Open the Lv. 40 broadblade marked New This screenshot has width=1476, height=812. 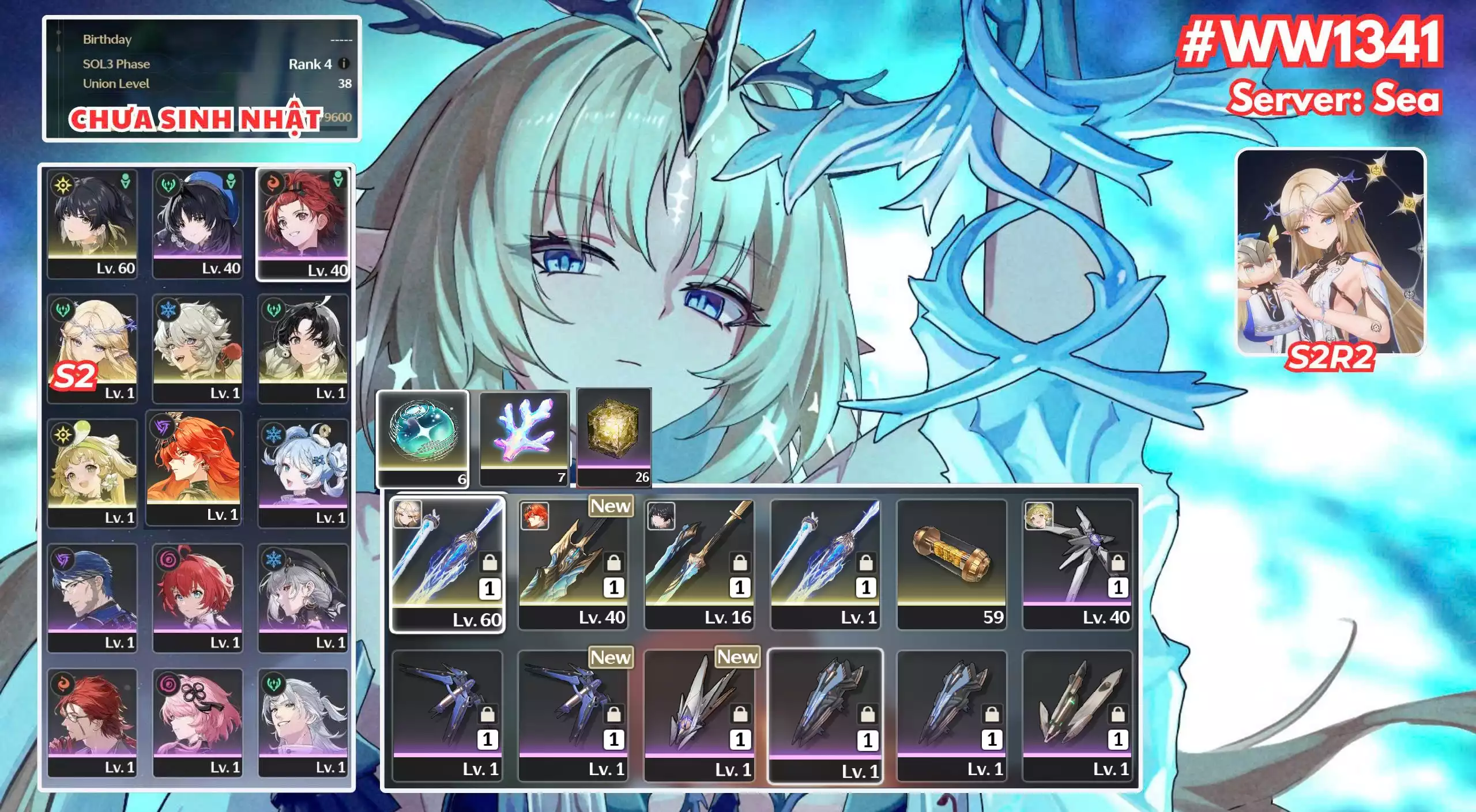coord(573,564)
